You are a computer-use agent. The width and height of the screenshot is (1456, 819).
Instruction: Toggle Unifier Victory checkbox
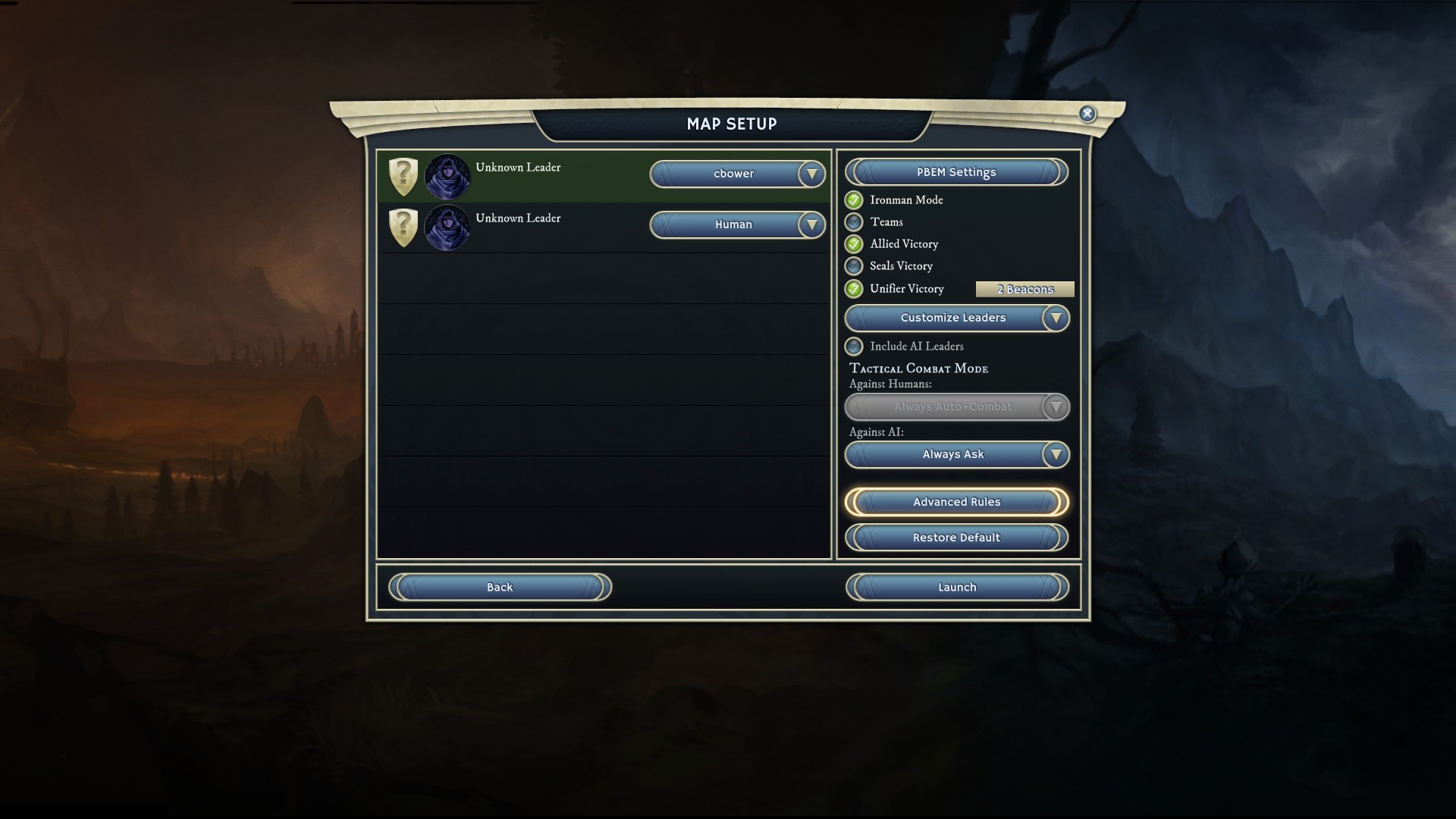coord(854,289)
